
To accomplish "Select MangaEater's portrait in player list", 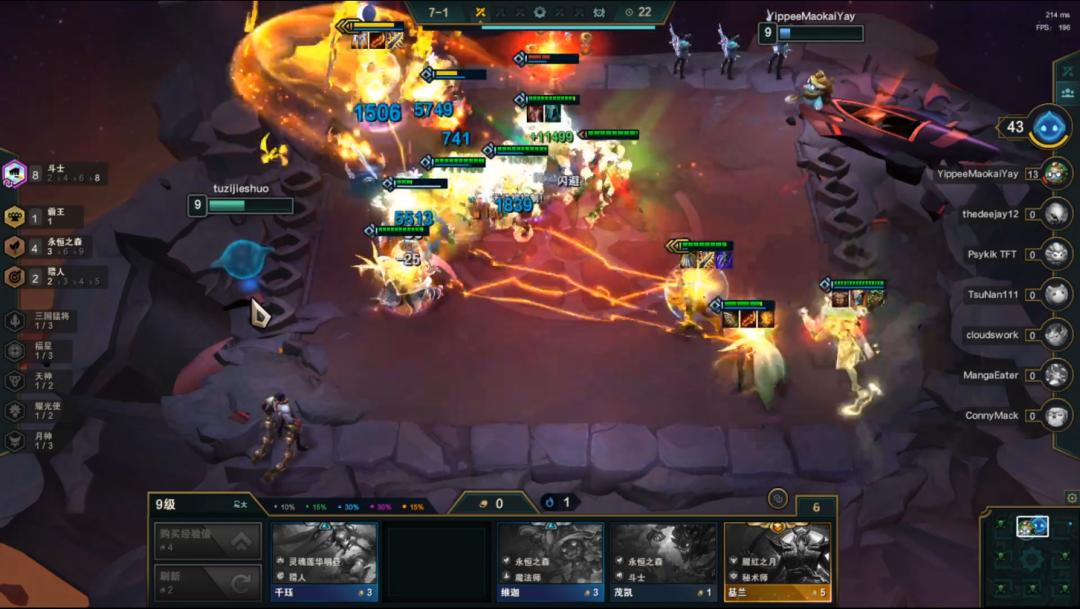I will [x=1056, y=375].
